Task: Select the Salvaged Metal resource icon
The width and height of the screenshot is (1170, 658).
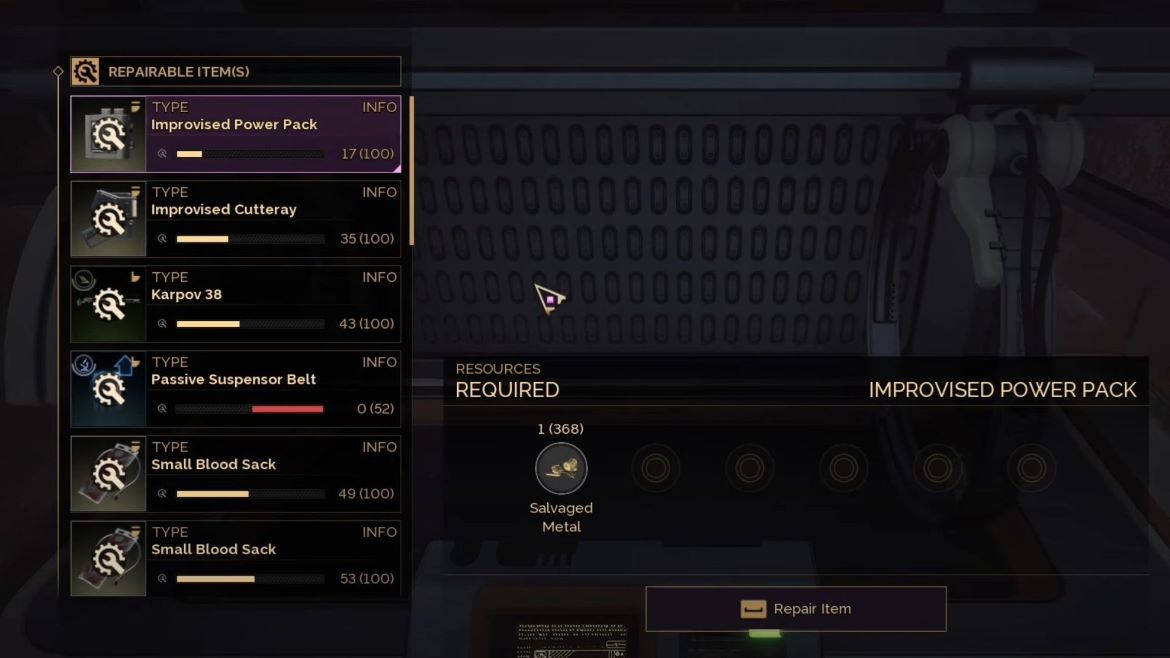Action: [x=561, y=468]
